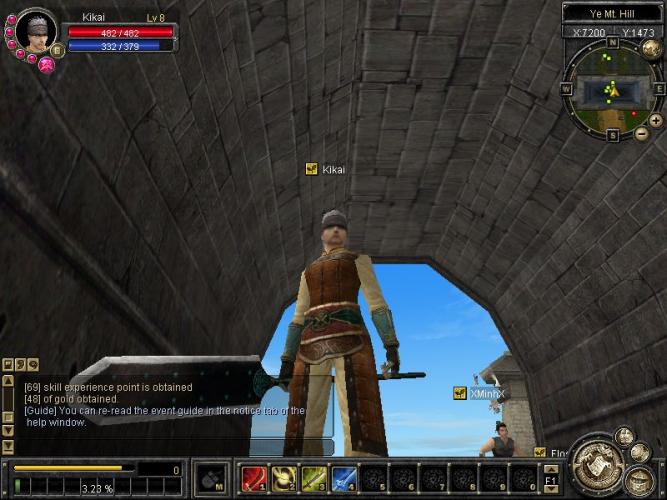Click the large pink emblem below the portrait
The height and width of the screenshot is (500, 667).
(x=46, y=65)
